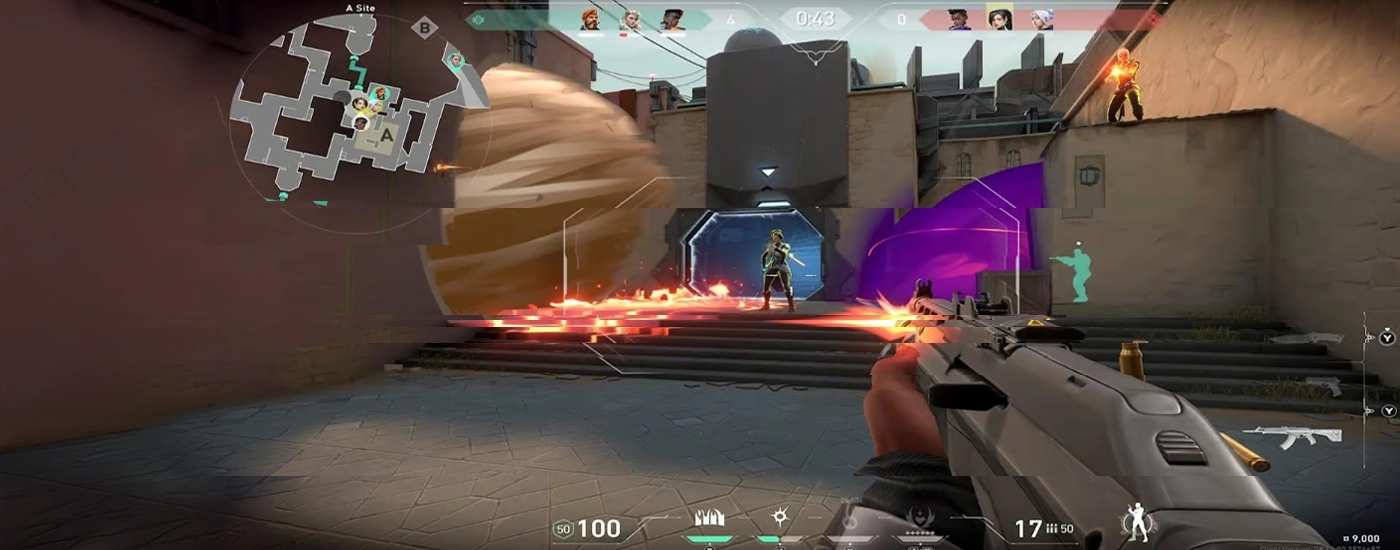Screen dimensions: 1400x550
Task: Activate the flame wall Blaze ability
Action: pos(709,519)
